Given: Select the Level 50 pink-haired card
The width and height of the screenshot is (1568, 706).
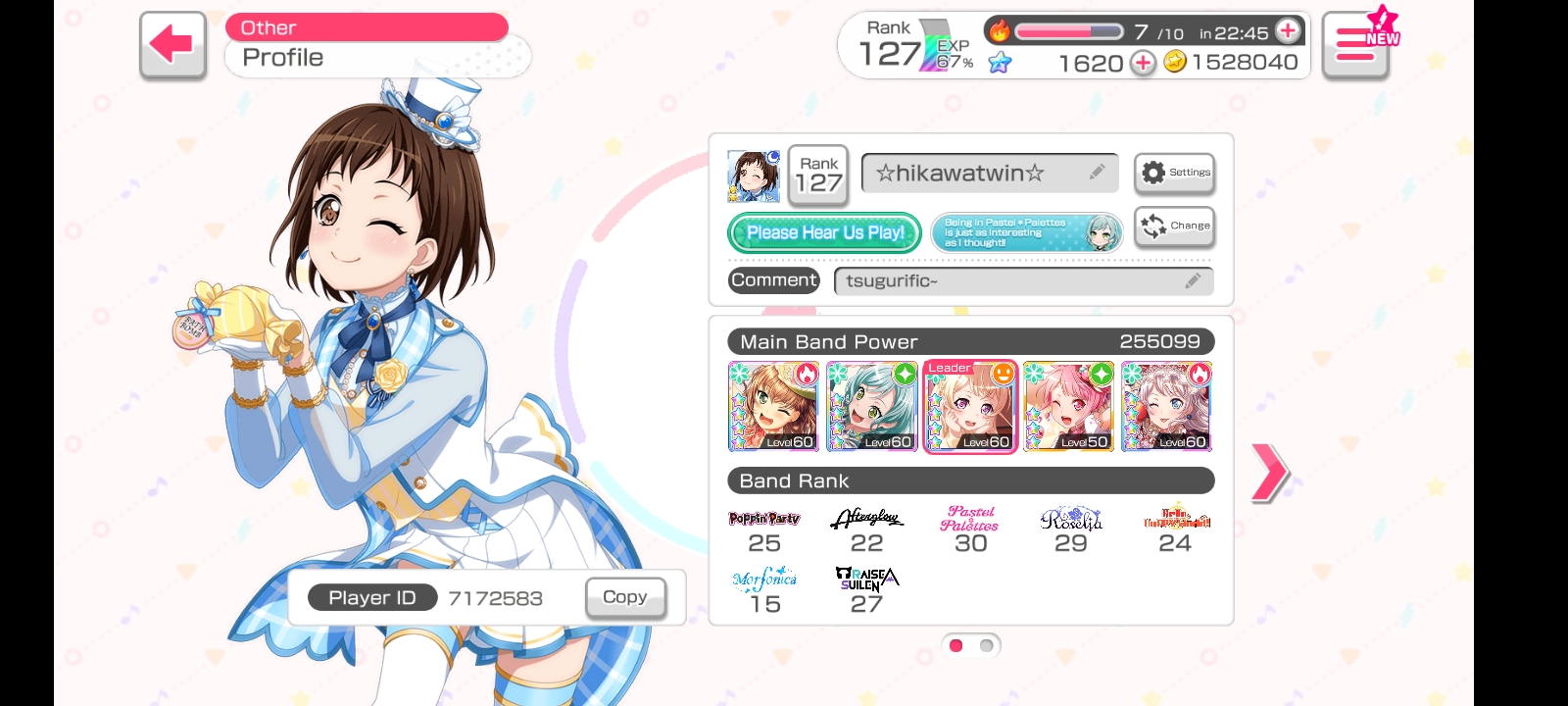Looking at the screenshot, I should [x=1068, y=406].
